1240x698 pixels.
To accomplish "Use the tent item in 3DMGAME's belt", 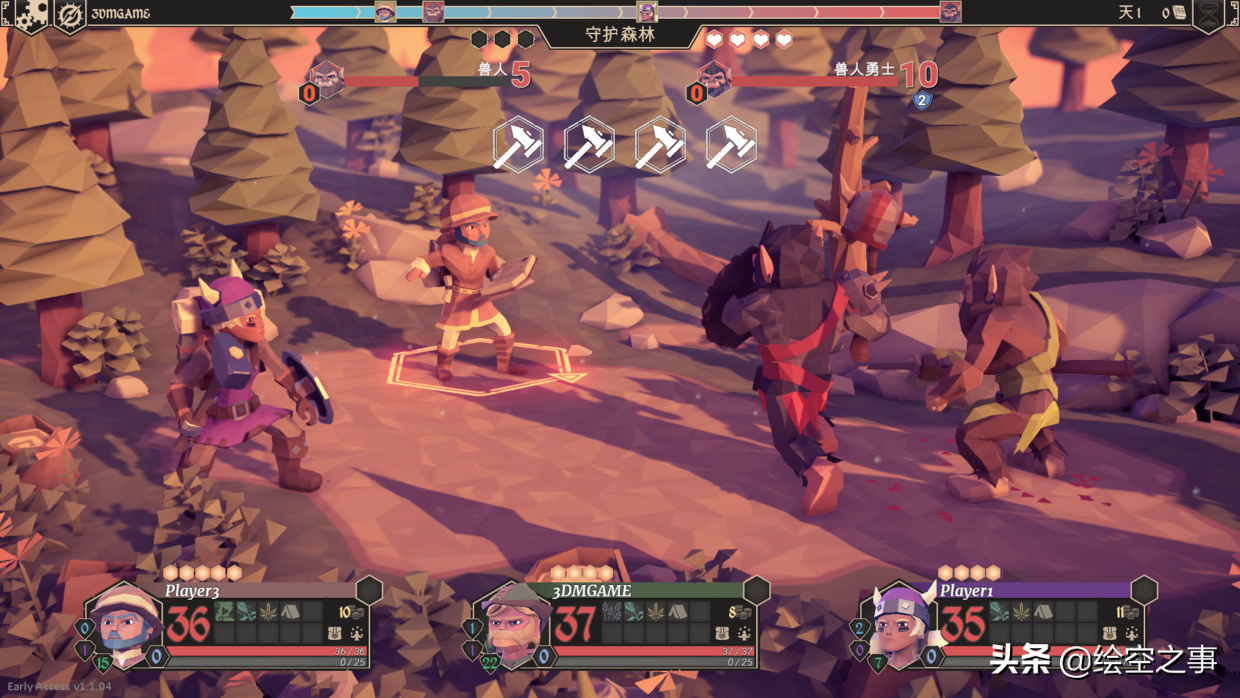I will coord(678,611).
